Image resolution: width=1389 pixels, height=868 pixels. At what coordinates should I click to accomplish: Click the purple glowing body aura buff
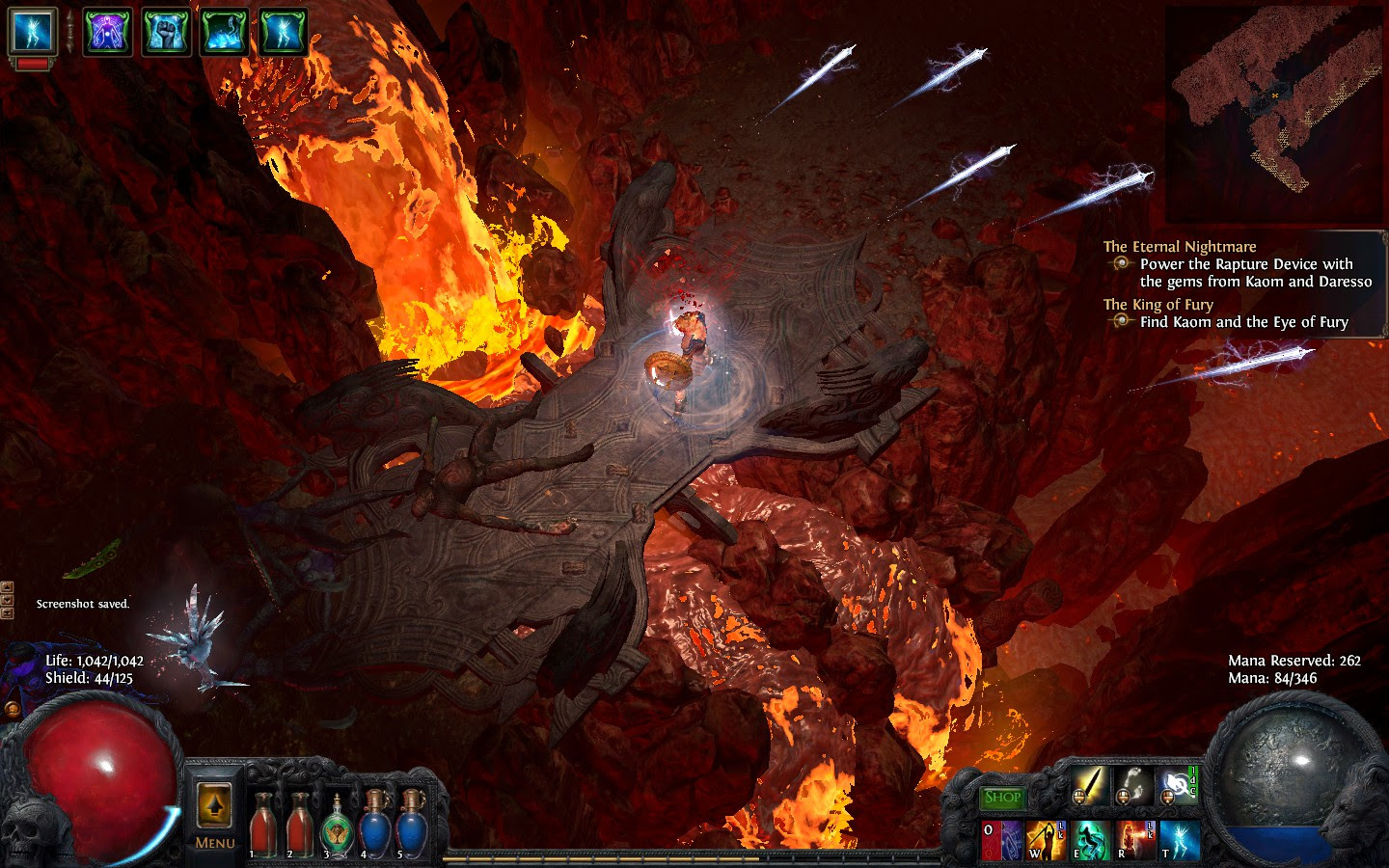click(x=107, y=31)
